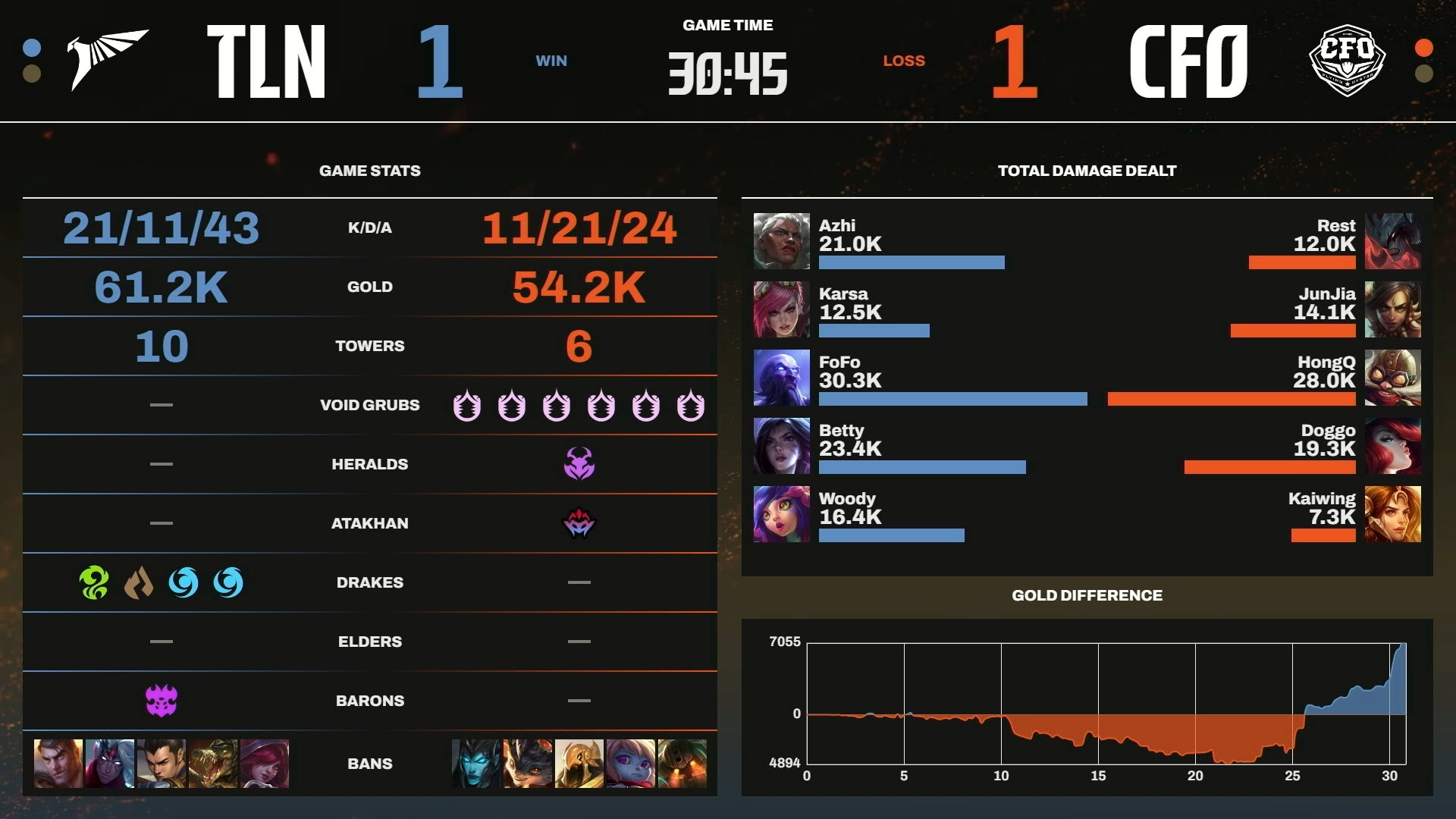Choose FoFo's blue mage portrait

pyautogui.click(x=781, y=378)
